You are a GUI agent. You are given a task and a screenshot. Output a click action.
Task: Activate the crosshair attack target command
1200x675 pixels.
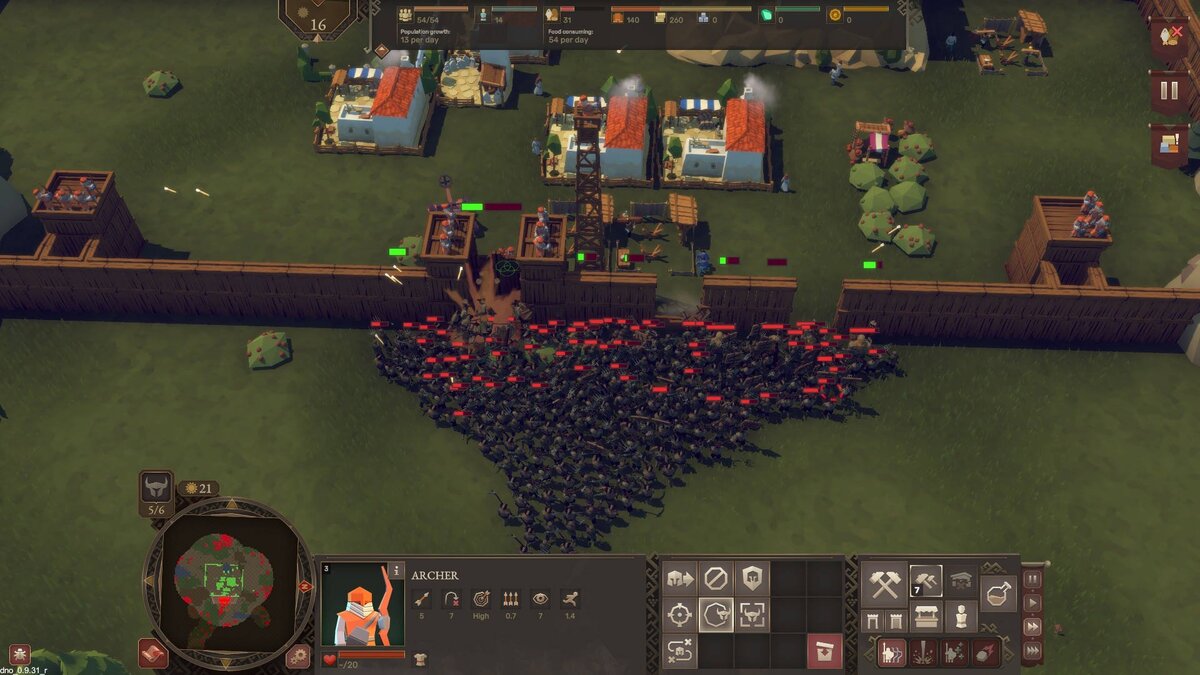(680, 615)
